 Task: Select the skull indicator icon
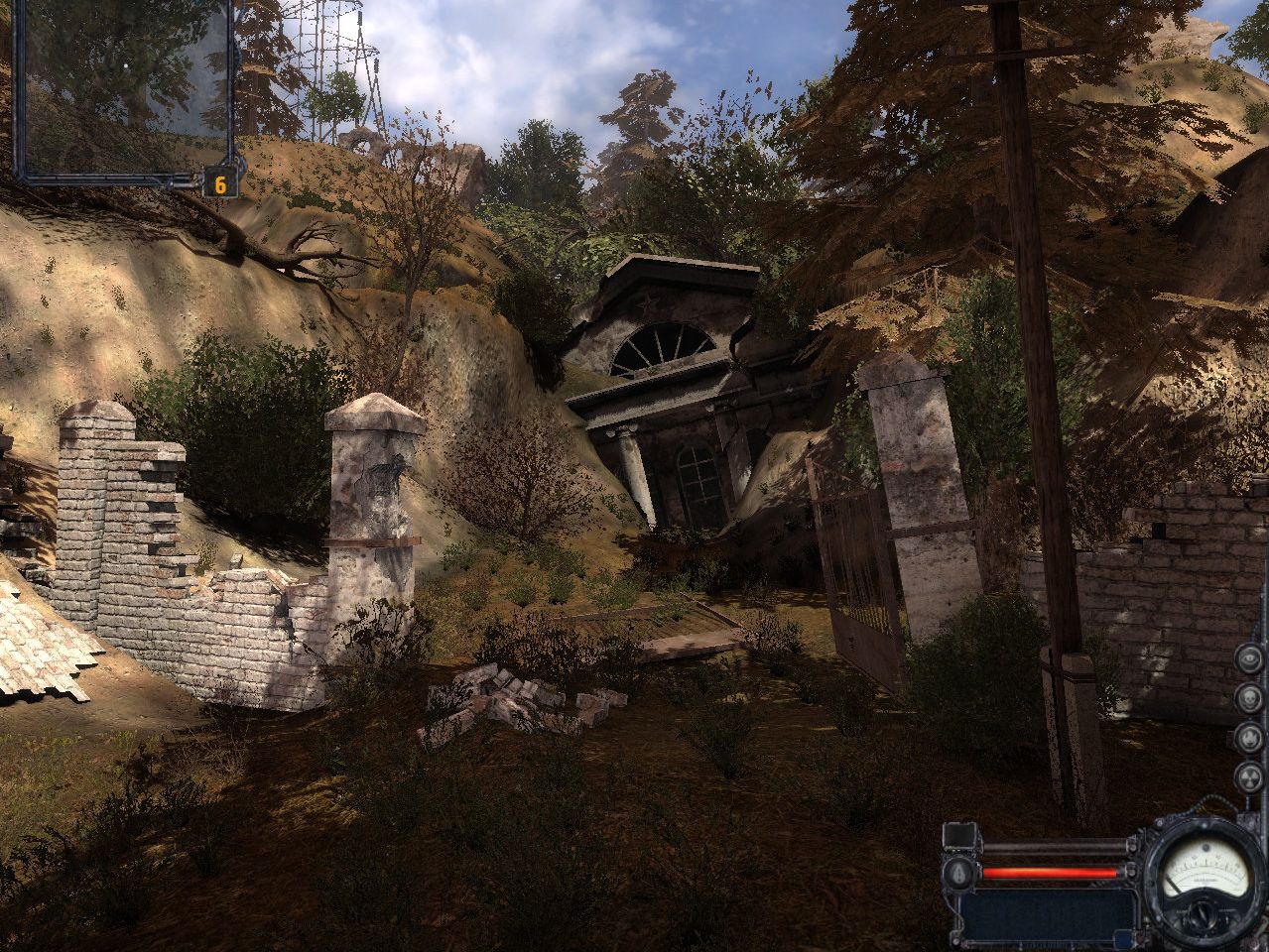pyautogui.click(x=1249, y=698)
